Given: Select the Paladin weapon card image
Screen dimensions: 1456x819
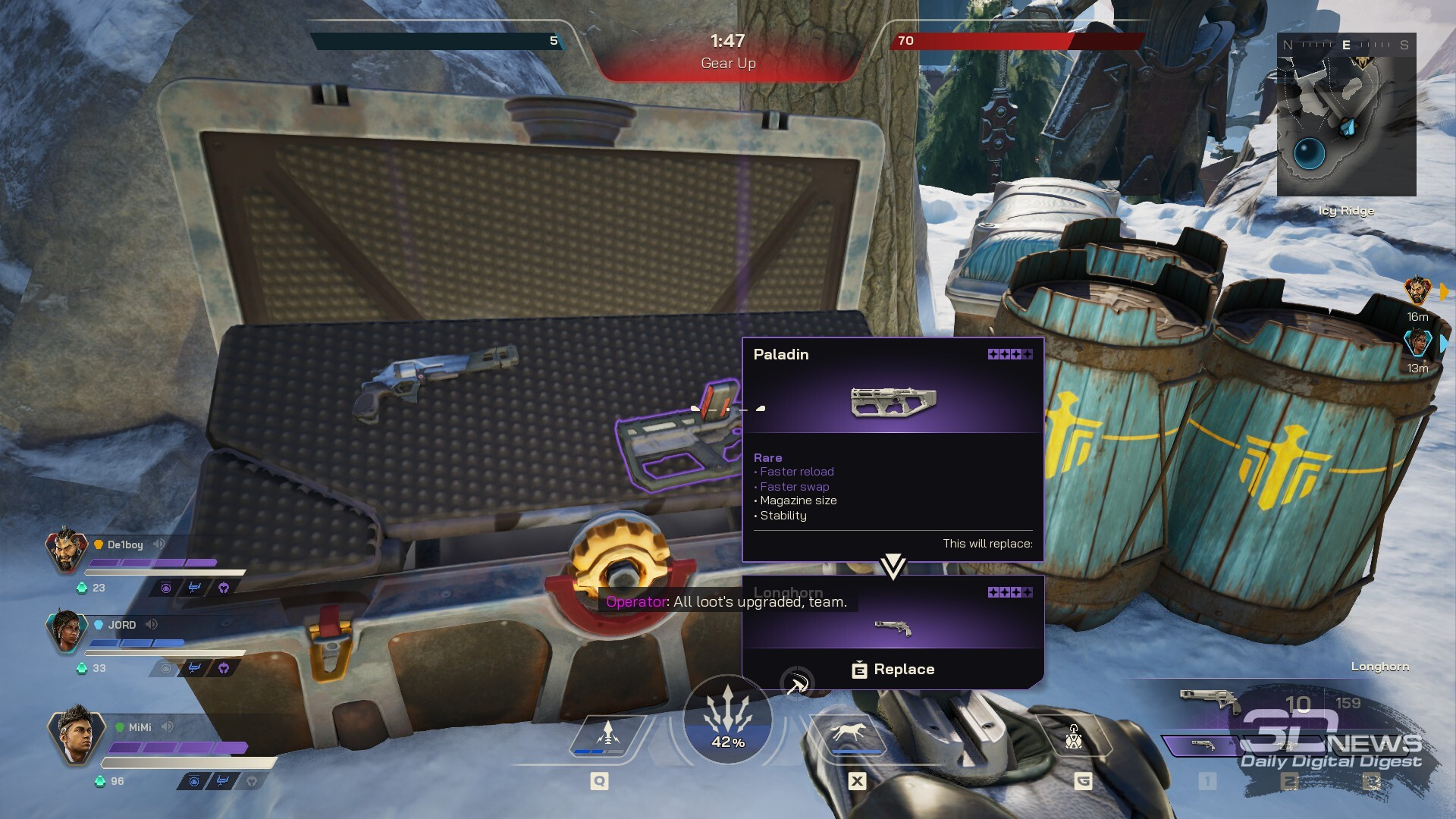Looking at the screenshot, I should coord(893,401).
